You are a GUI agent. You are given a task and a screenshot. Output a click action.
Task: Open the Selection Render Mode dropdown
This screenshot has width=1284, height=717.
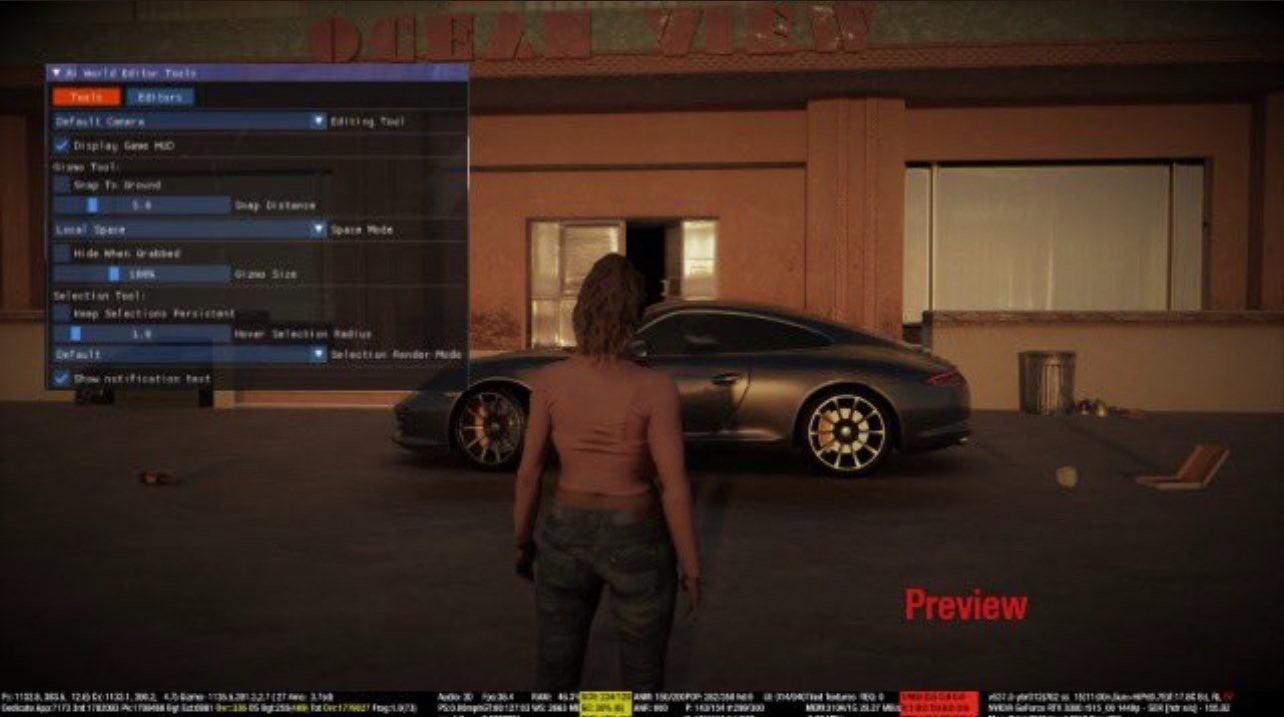pos(190,354)
